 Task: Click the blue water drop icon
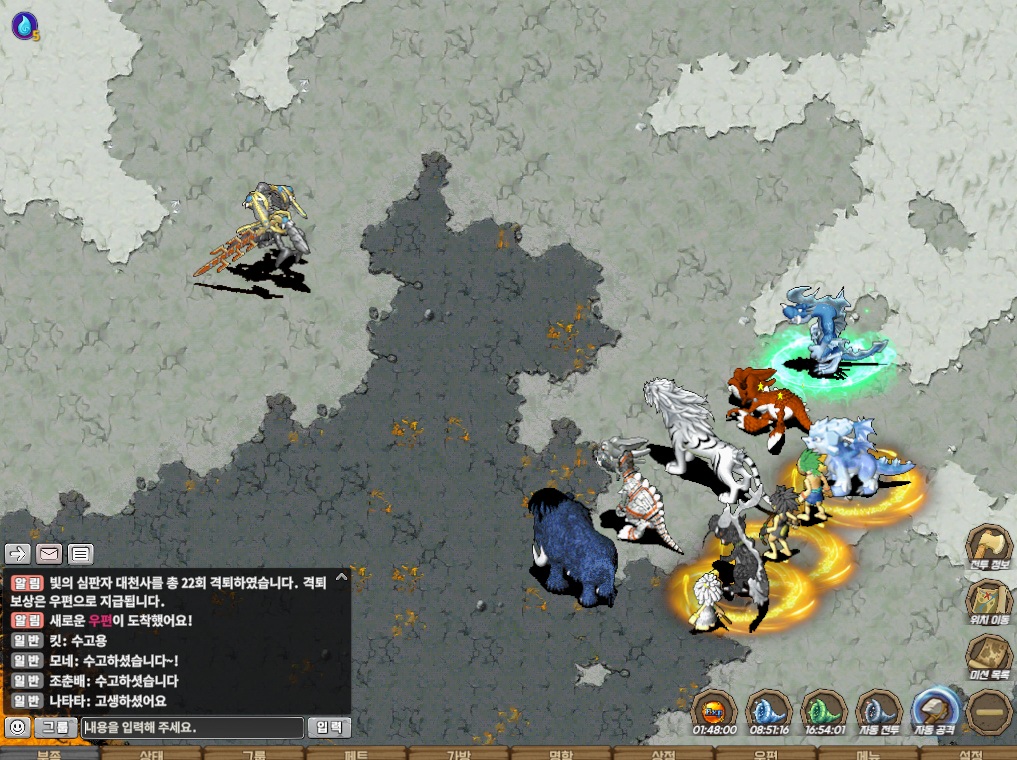tap(23, 25)
